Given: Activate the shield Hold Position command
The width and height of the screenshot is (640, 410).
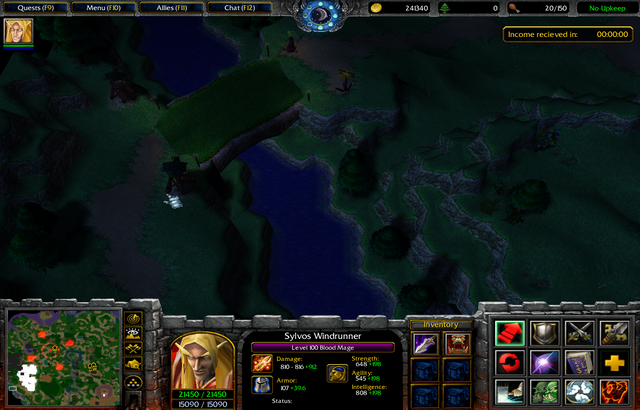Looking at the screenshot, I should [x=545, y=333].
